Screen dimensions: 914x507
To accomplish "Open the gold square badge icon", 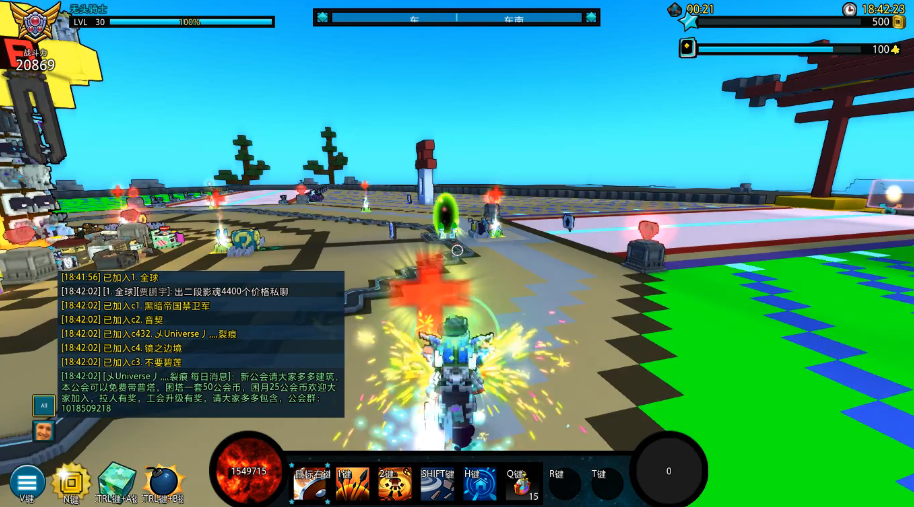I will pos(71,481).
